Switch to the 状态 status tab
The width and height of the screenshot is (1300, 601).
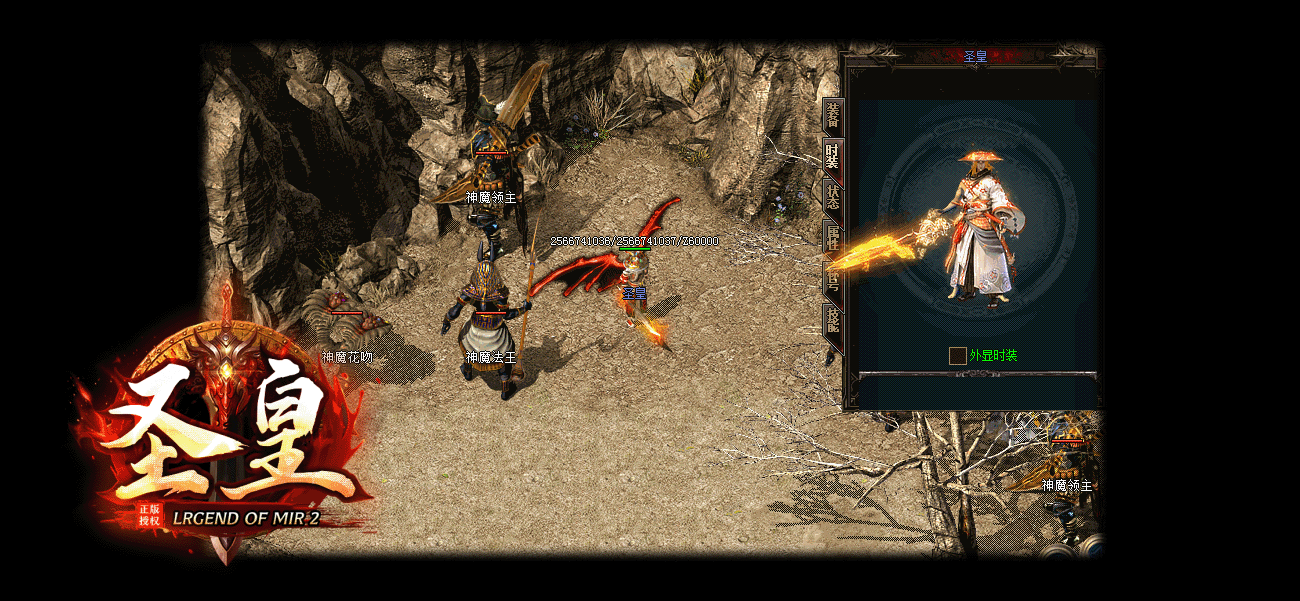tap(832, 196)
